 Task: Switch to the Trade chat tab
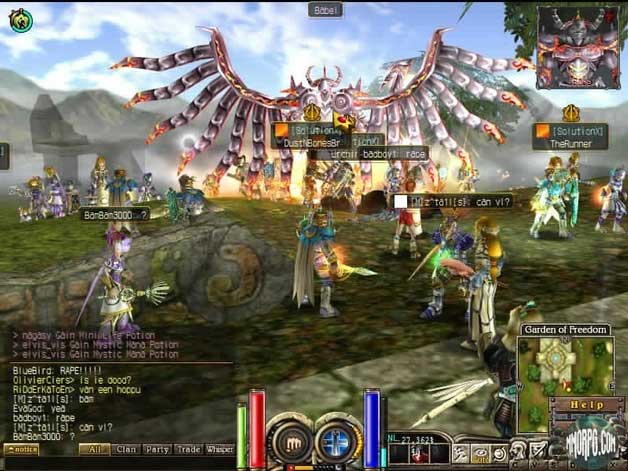click(x=188, y=450)
